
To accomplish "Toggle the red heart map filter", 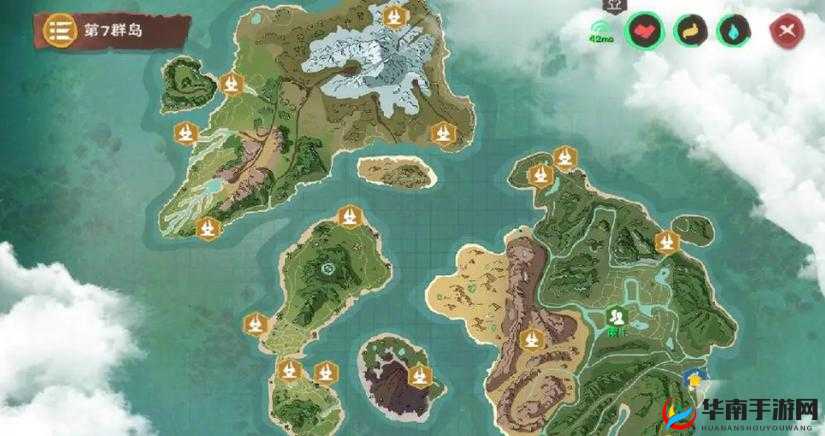I will tap(645, 31).
